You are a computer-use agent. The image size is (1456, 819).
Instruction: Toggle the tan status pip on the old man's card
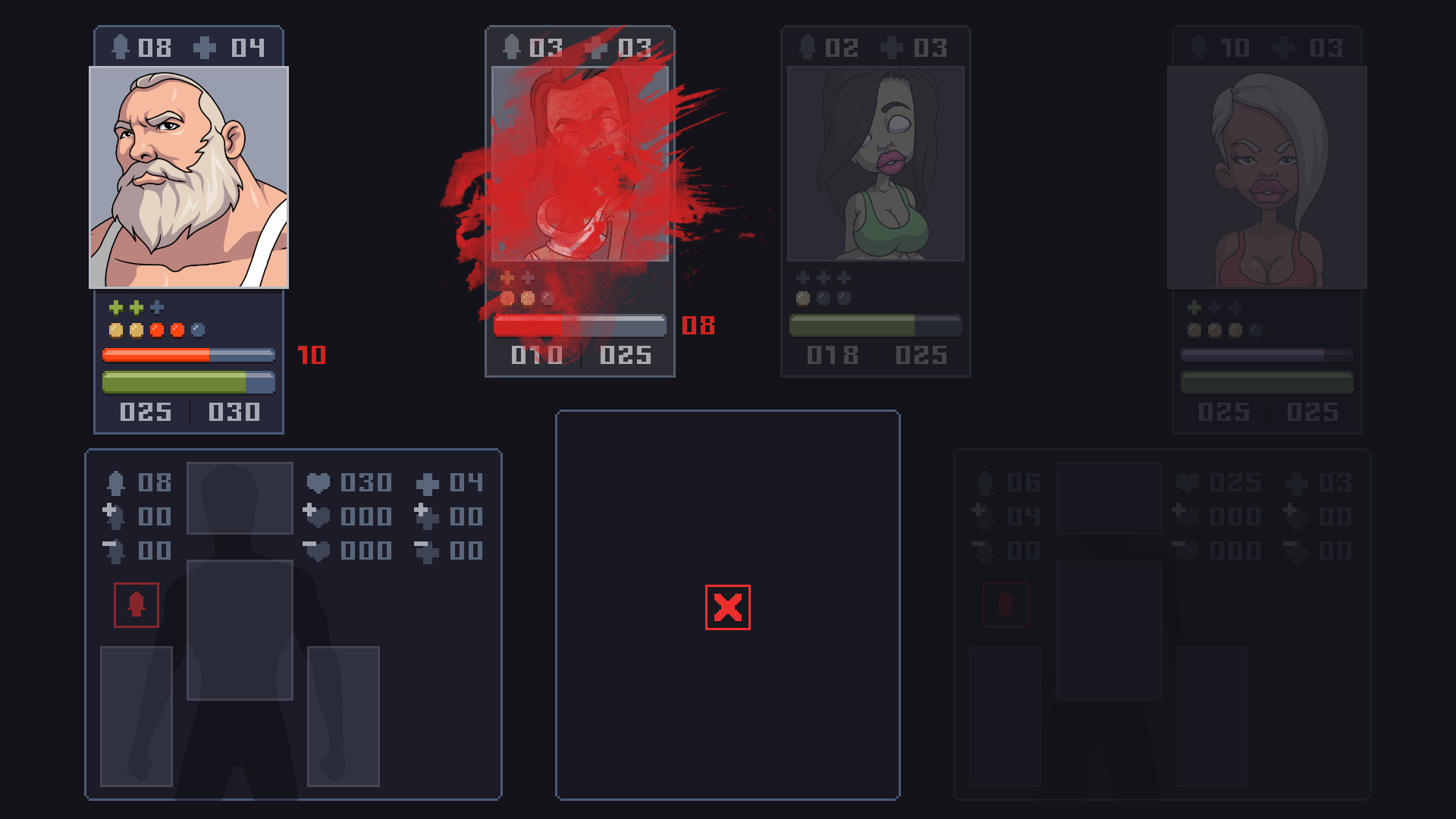pyautogui.click(x=114, y=328)
